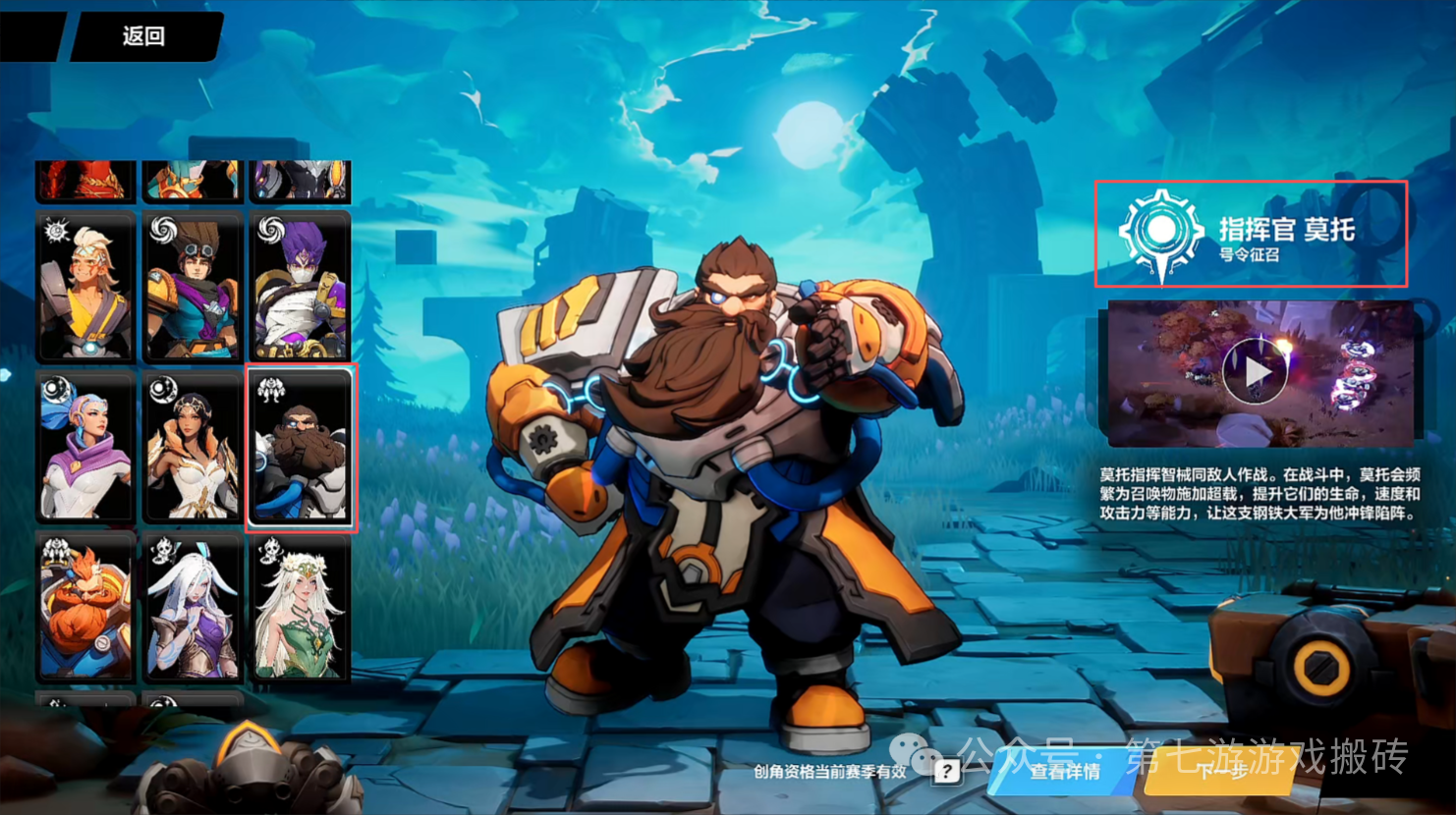Pick the purple-haired masked hero card
The image size is (1456, 815).
pos(300,286)
